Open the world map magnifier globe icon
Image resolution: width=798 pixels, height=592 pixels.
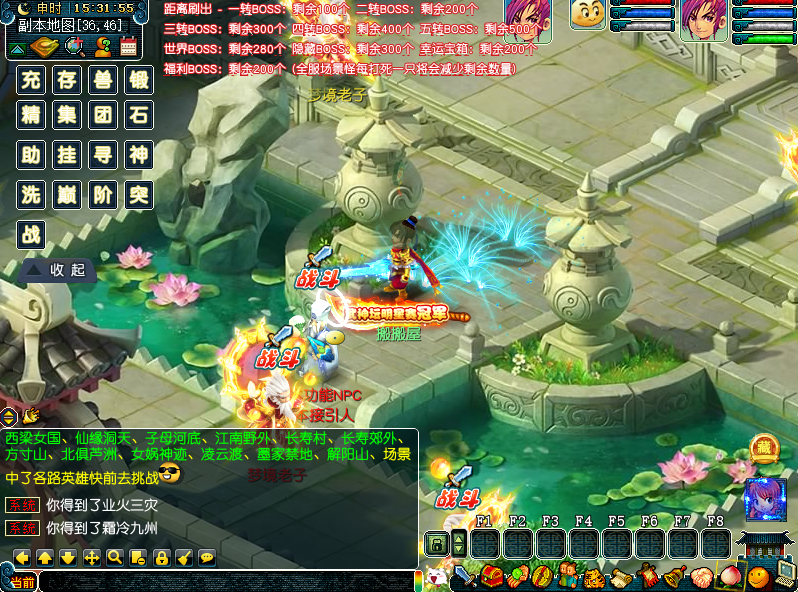[x=73, y=46]
